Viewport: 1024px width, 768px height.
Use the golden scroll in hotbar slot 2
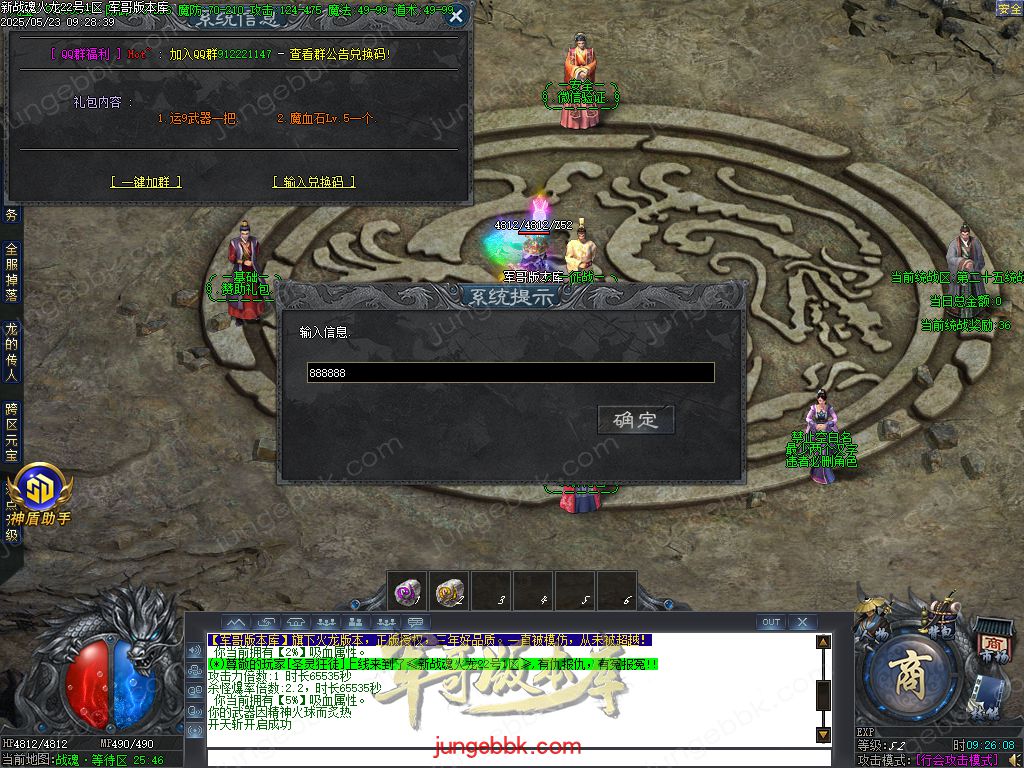coord(449,592)
